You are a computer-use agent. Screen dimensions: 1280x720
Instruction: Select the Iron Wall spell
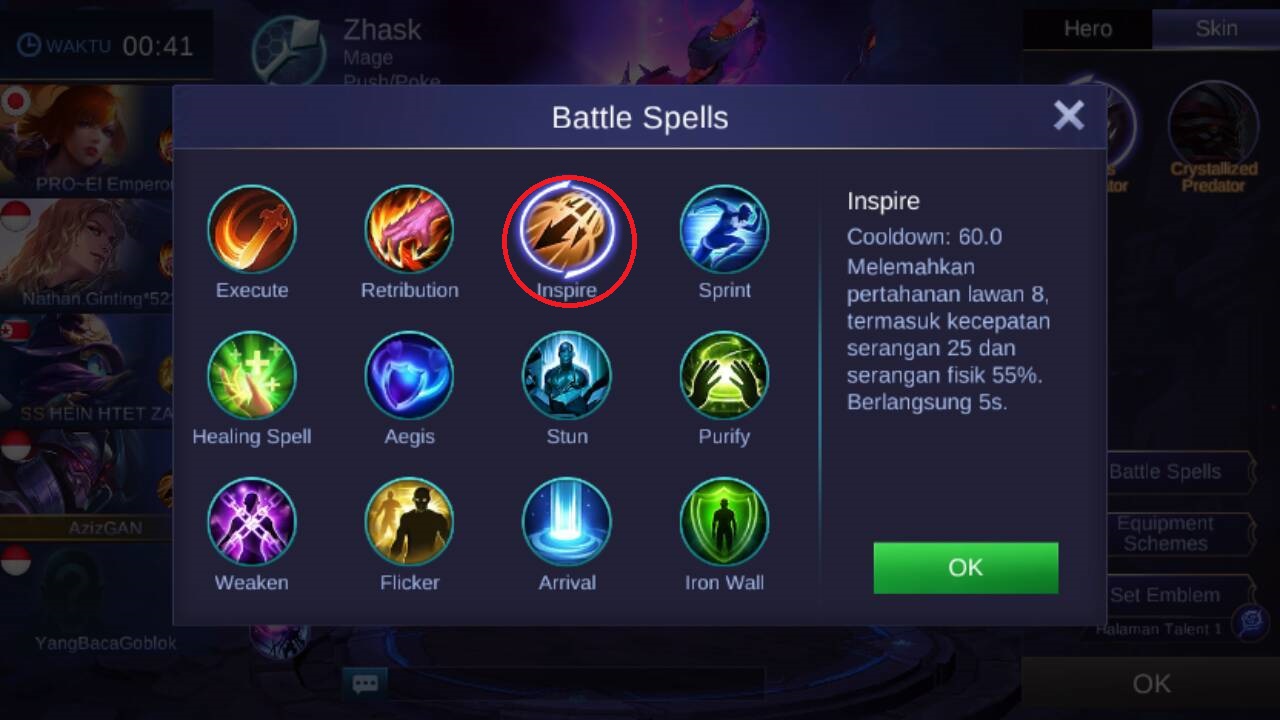pyautogui.click(x=724, y=522)
